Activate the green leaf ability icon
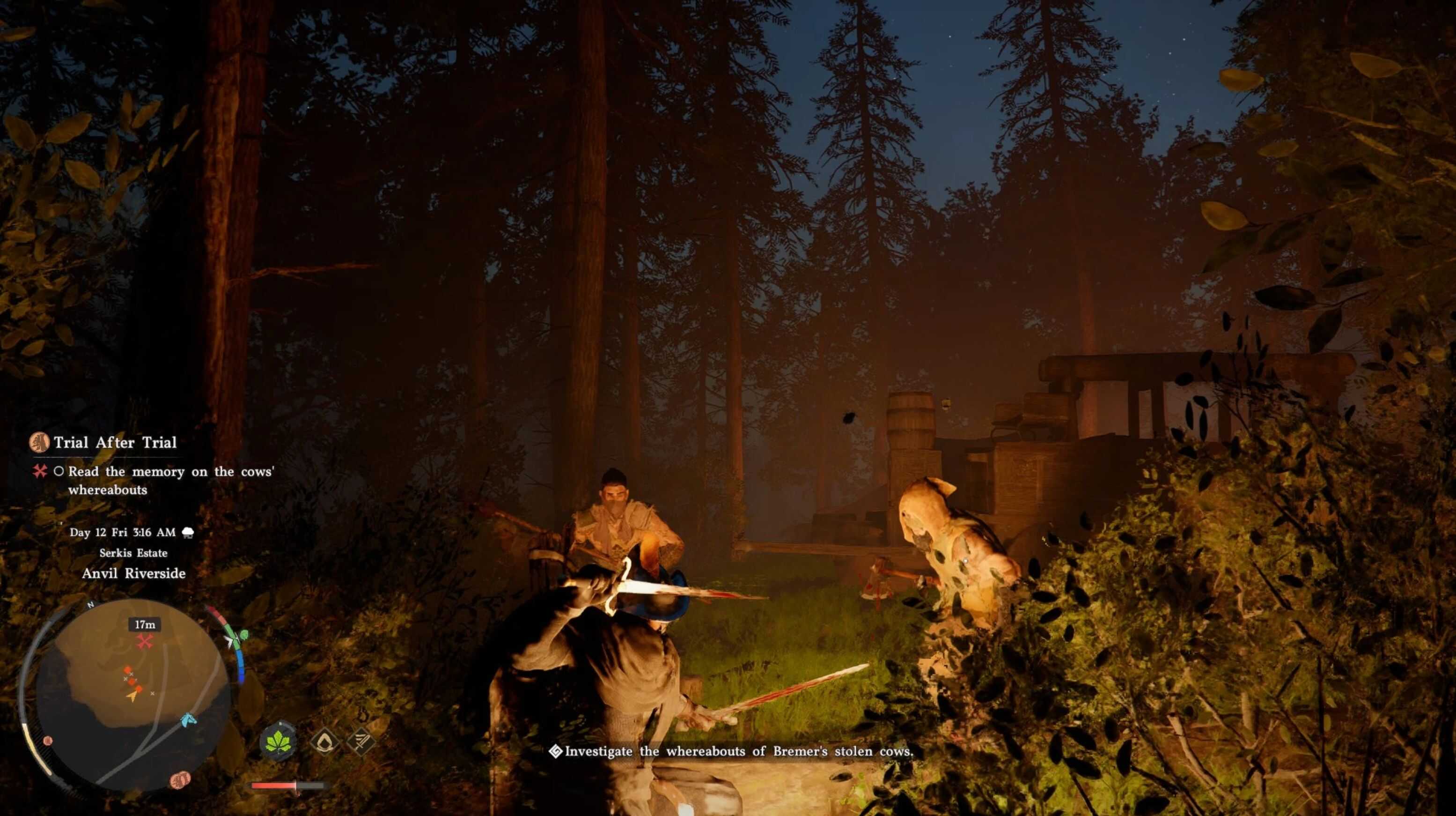Viewport: 1456px width, 816px height. pyautogui.click(x=278, y=741)
